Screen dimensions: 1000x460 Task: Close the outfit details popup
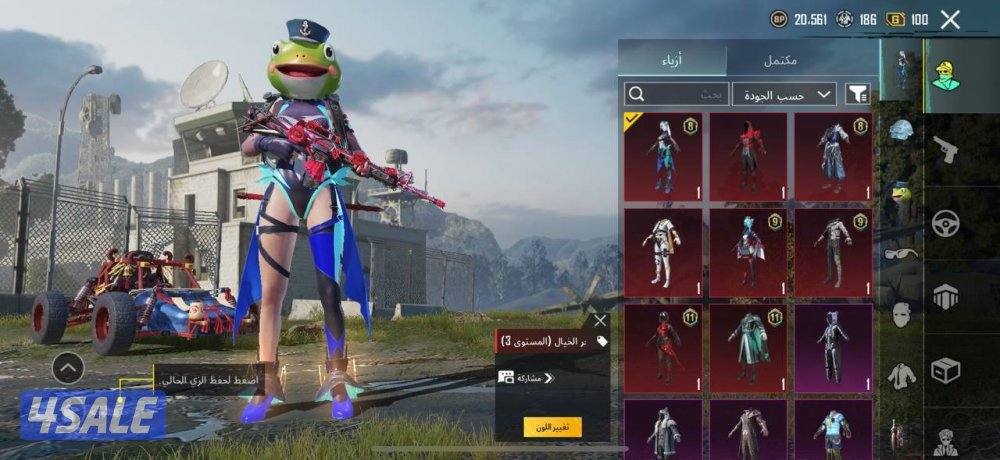point(600,321)
